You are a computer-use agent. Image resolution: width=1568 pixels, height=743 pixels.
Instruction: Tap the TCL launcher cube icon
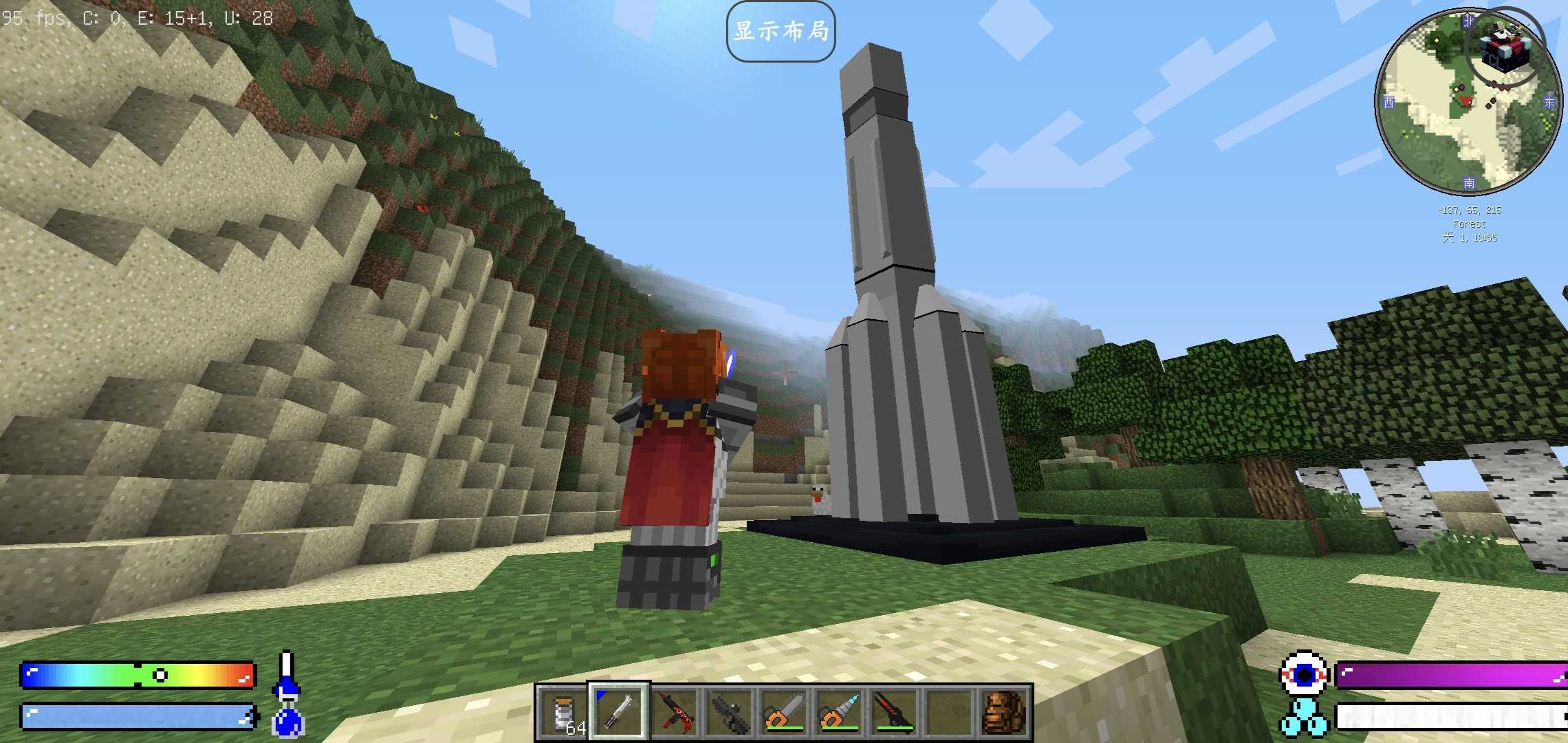pos(1505,48)
